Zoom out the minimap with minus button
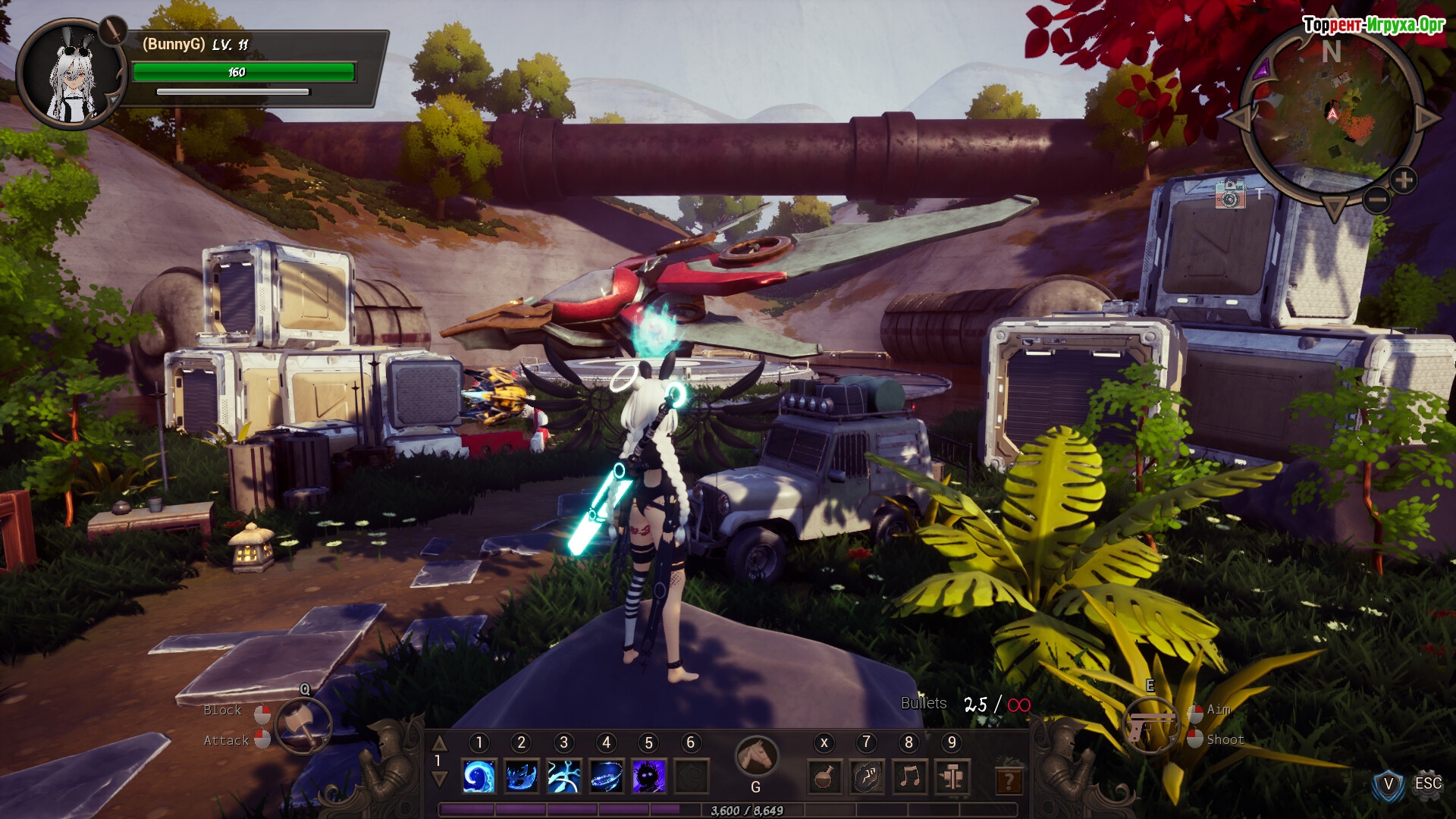 point(1377,199)
